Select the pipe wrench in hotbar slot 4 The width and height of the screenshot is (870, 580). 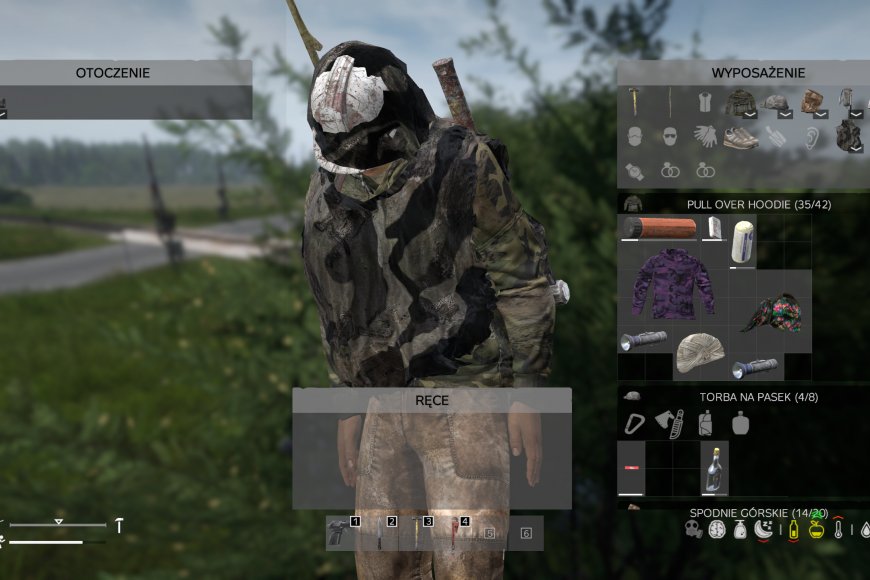[x=452, y=533]
